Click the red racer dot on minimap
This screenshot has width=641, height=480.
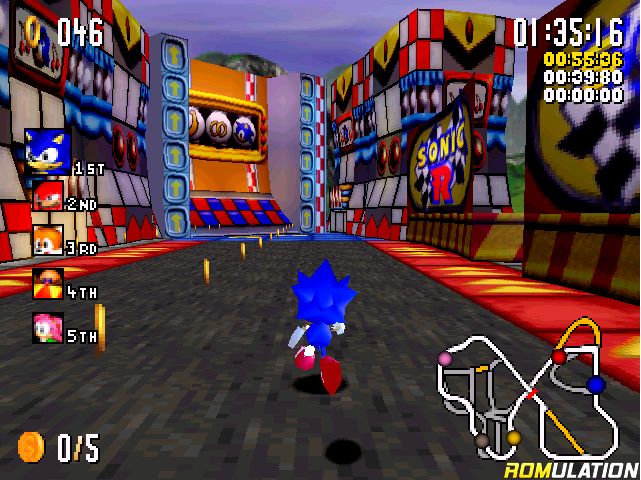559,357
